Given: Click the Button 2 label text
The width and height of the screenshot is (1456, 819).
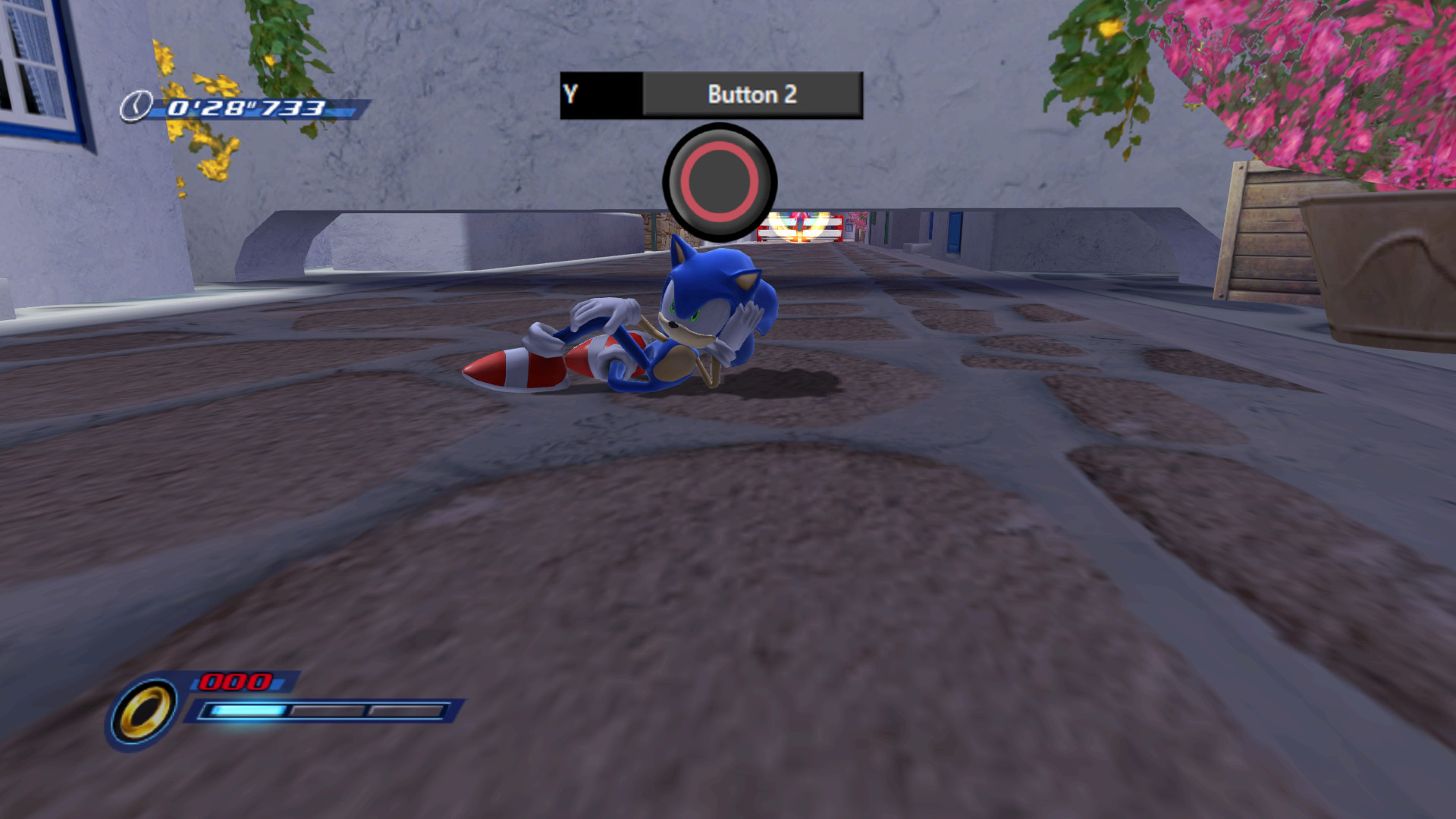Looking at the screenshot, I should click(x=752, y=93).
